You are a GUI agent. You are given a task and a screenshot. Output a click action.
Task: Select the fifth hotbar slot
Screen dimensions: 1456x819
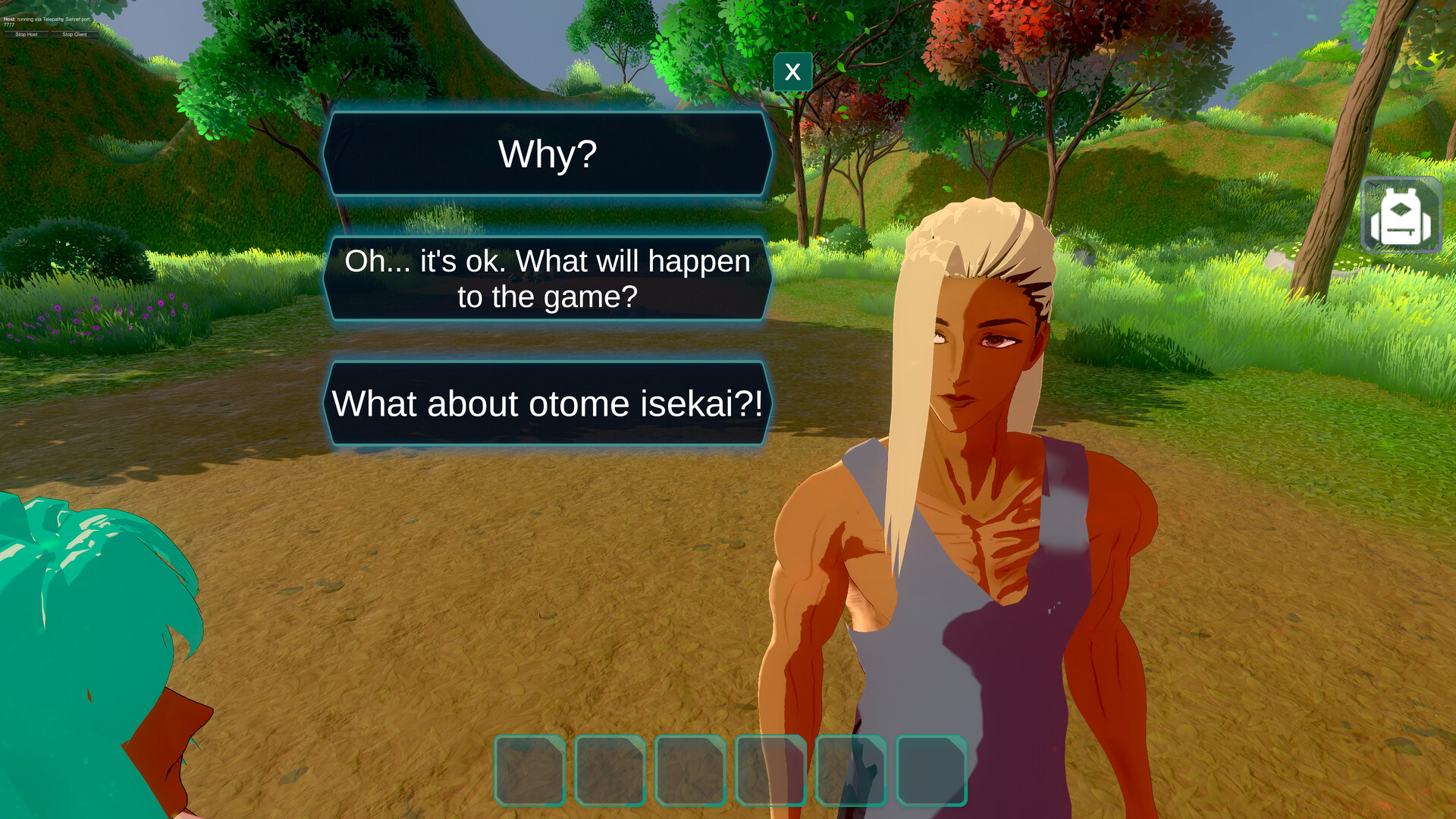click(852, 769)
